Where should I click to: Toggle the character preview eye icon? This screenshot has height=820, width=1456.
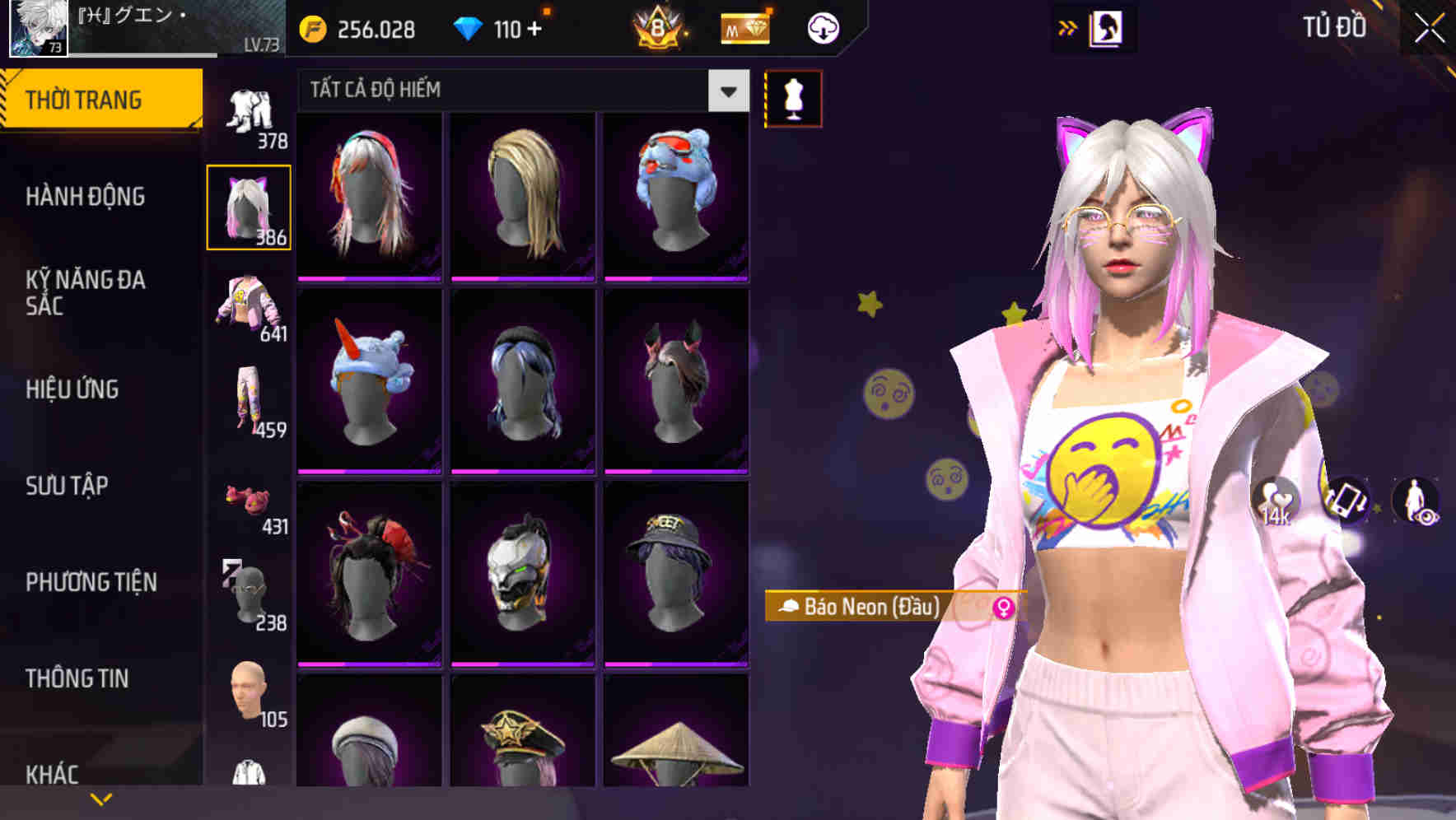click(1424, 517)
